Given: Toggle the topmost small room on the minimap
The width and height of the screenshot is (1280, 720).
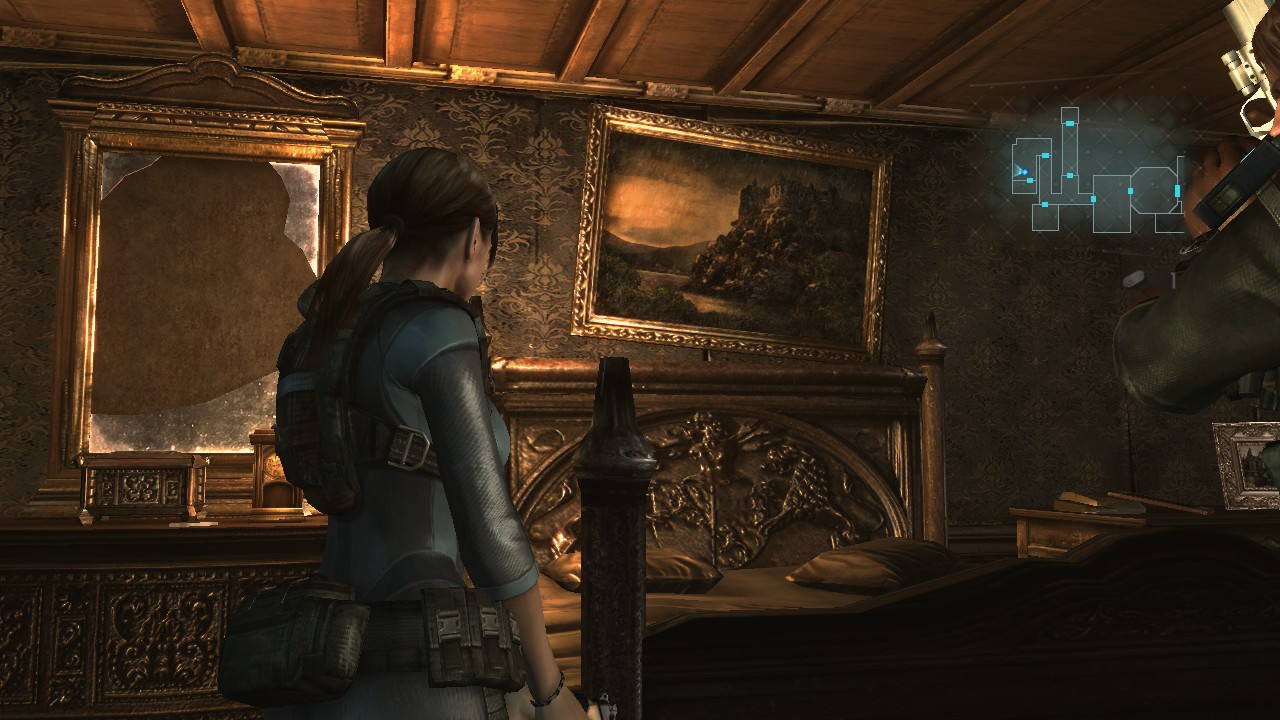Looking at the screenshot, I should [x=1070, y=114].
